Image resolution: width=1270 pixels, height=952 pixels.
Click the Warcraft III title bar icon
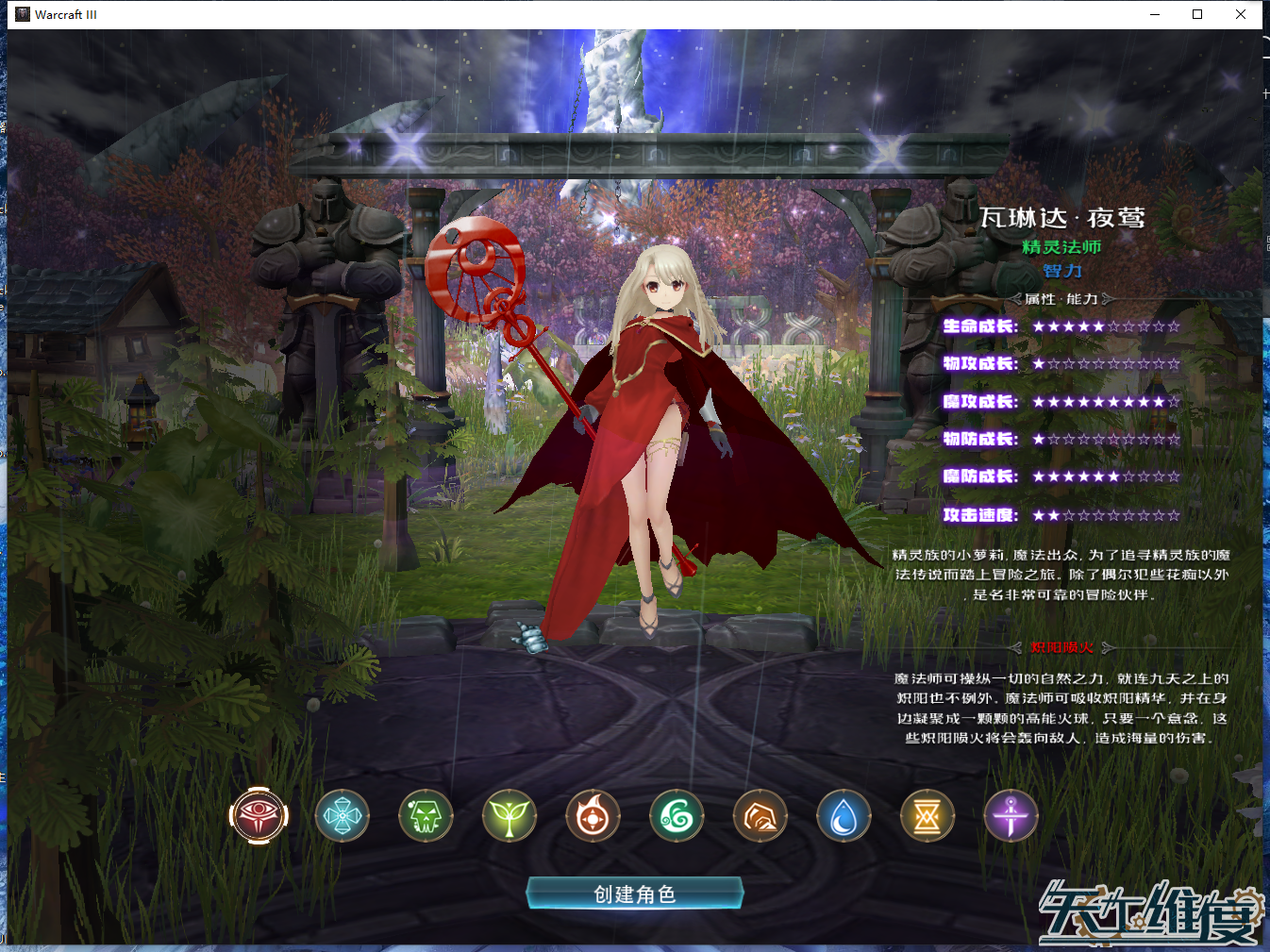pos(22,14)
